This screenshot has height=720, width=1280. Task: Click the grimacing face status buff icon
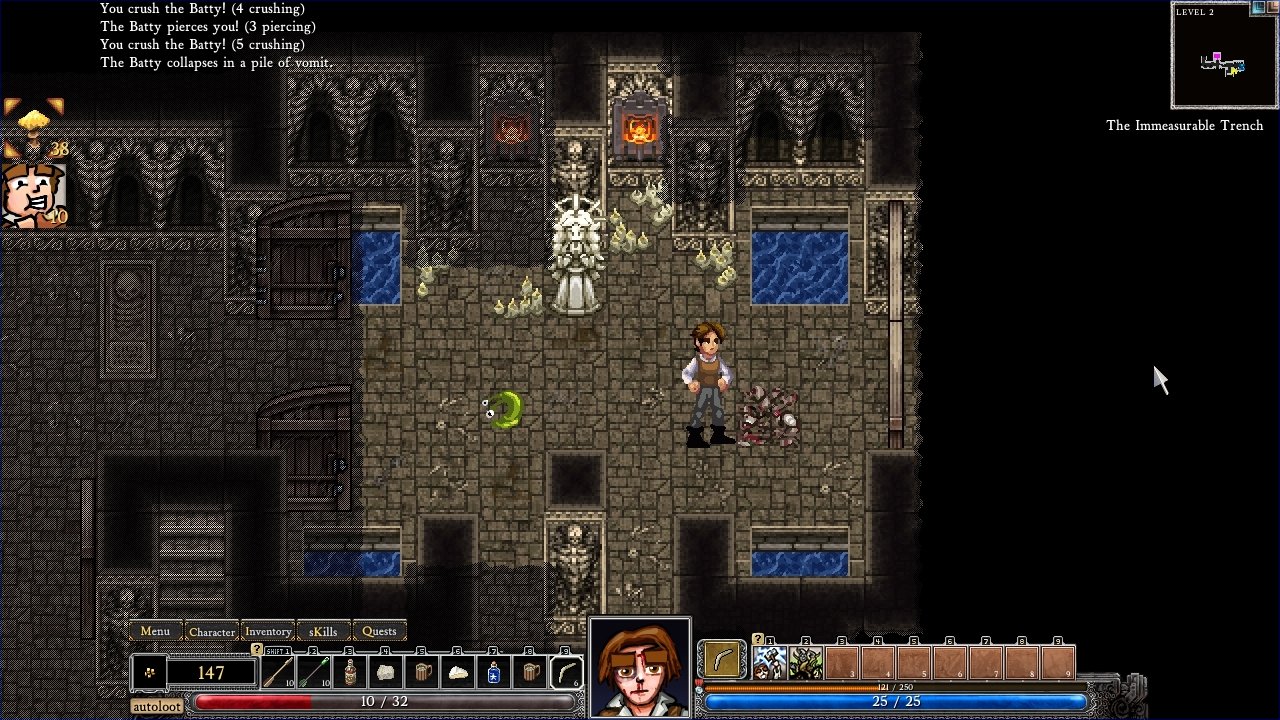[32, 193]
